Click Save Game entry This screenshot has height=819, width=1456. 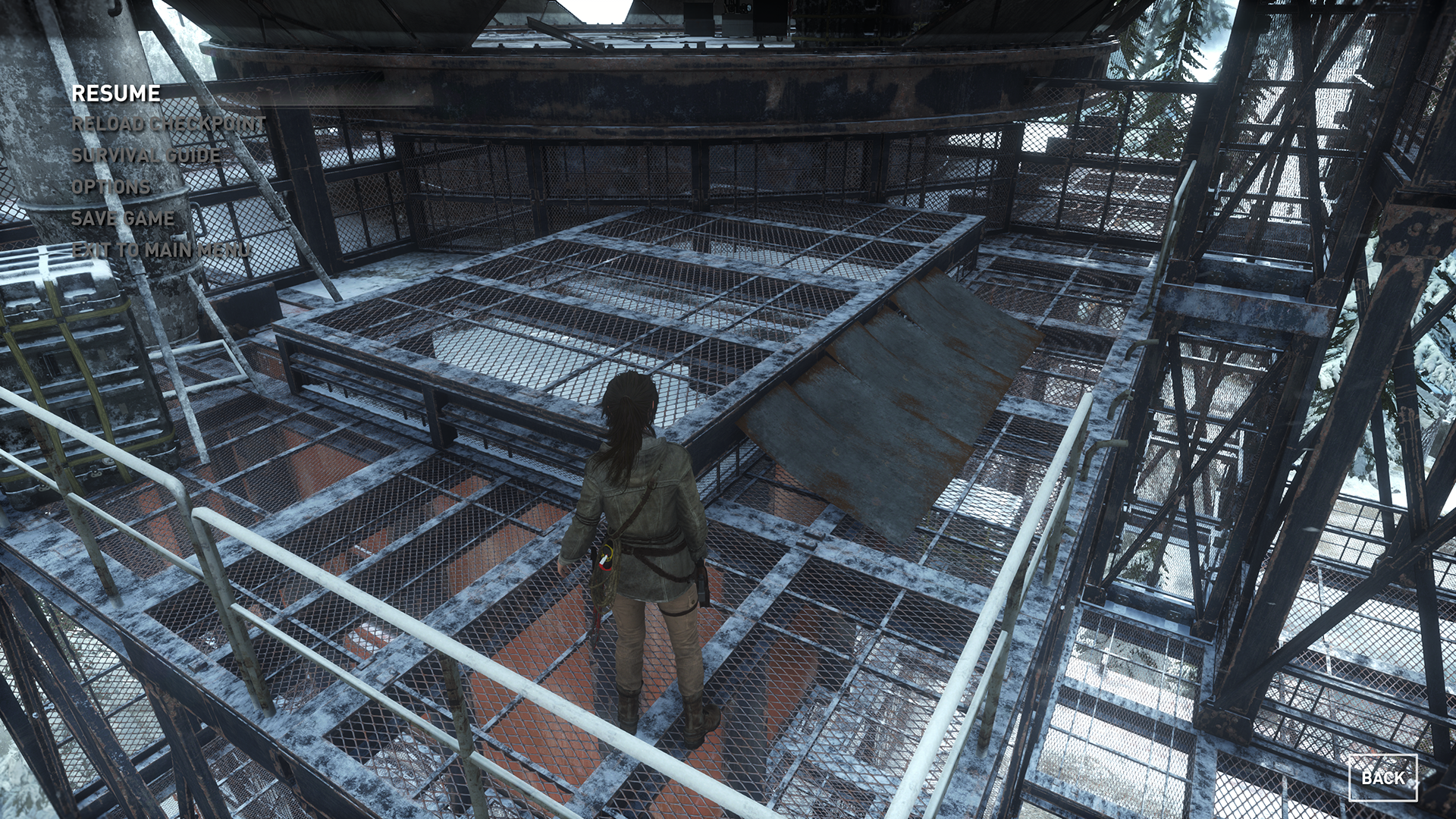click(123, 218)
